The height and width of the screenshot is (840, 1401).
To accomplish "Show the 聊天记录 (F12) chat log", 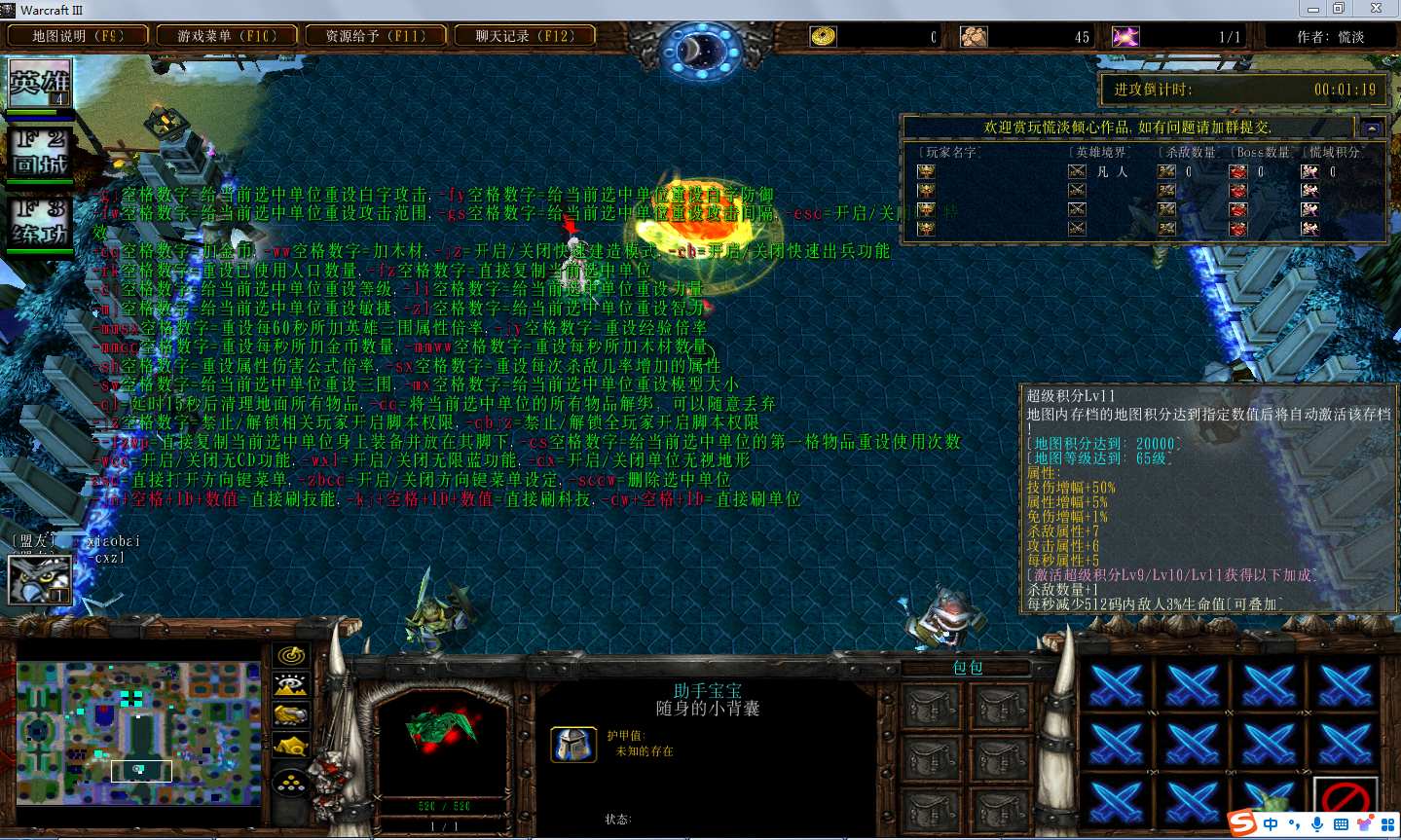I will (x=525, y=36).
